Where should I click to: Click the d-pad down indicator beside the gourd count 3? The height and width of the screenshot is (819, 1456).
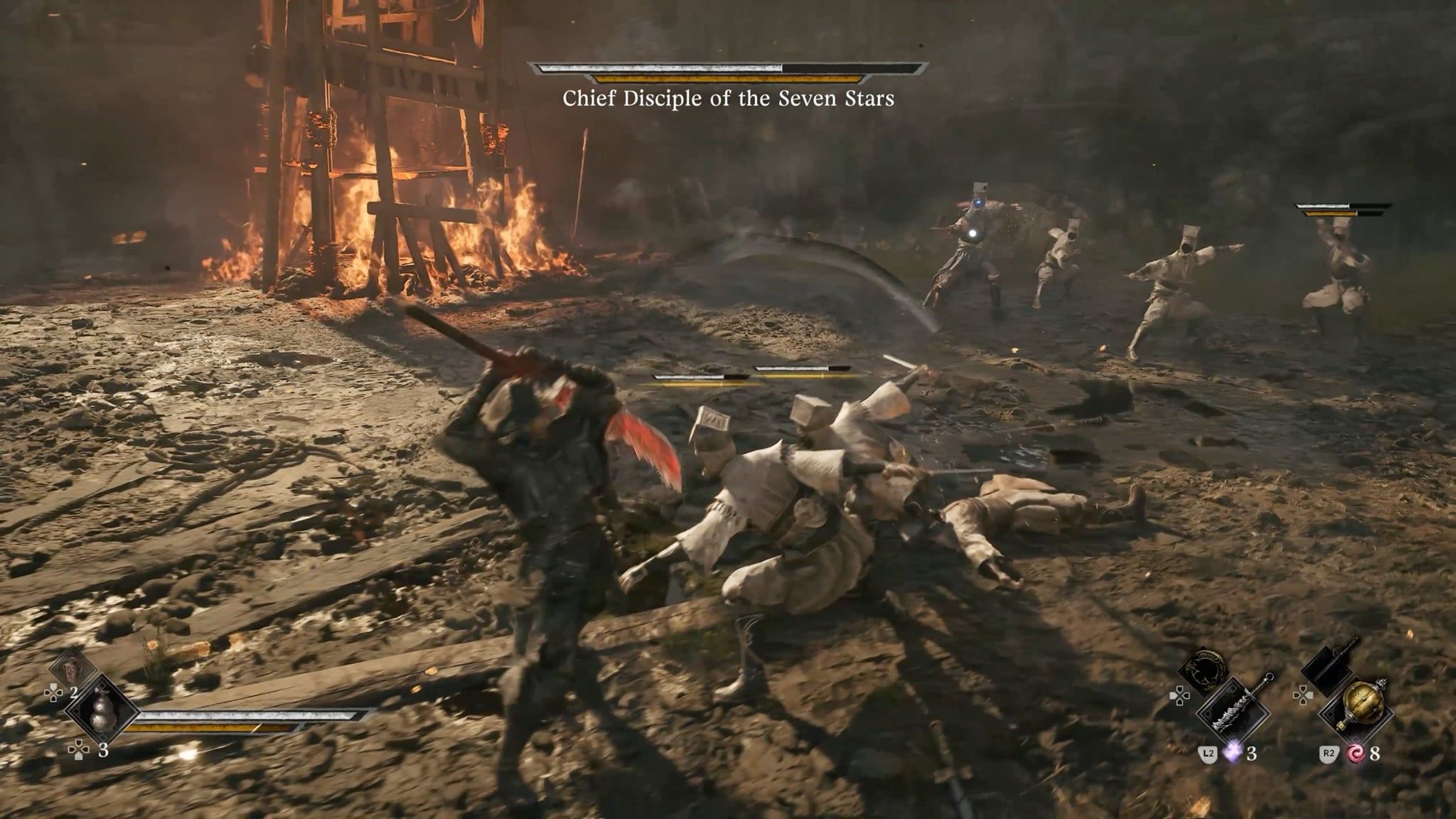pos(78,749)
